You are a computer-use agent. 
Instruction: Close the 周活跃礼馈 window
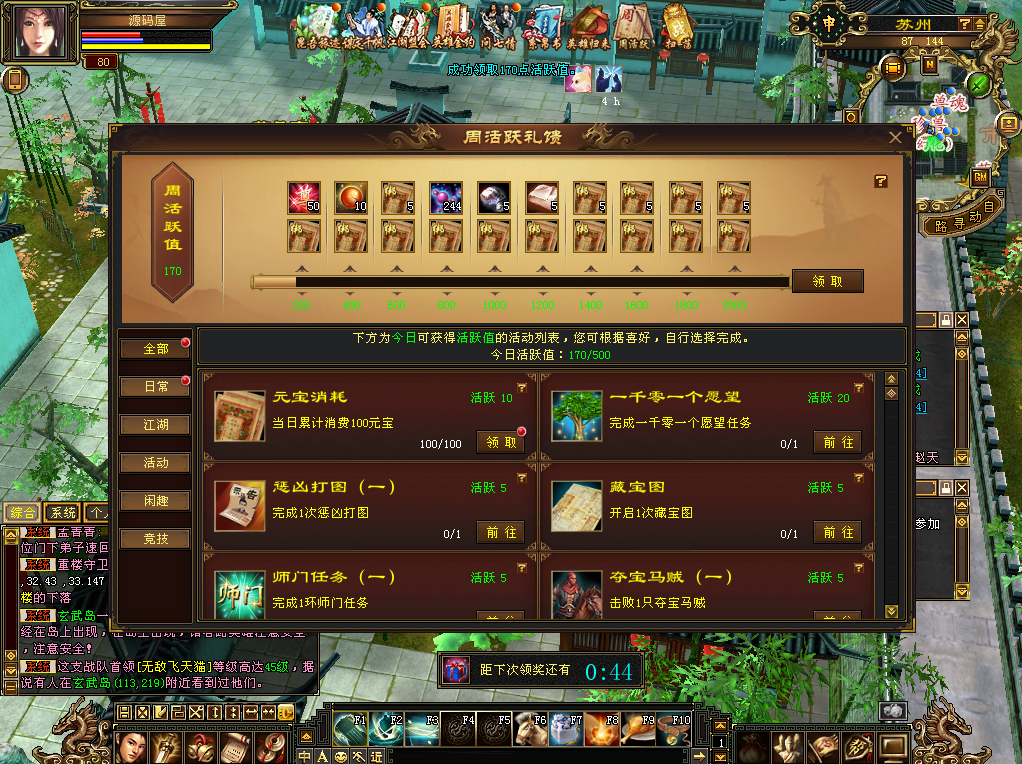tap(895, 138)
